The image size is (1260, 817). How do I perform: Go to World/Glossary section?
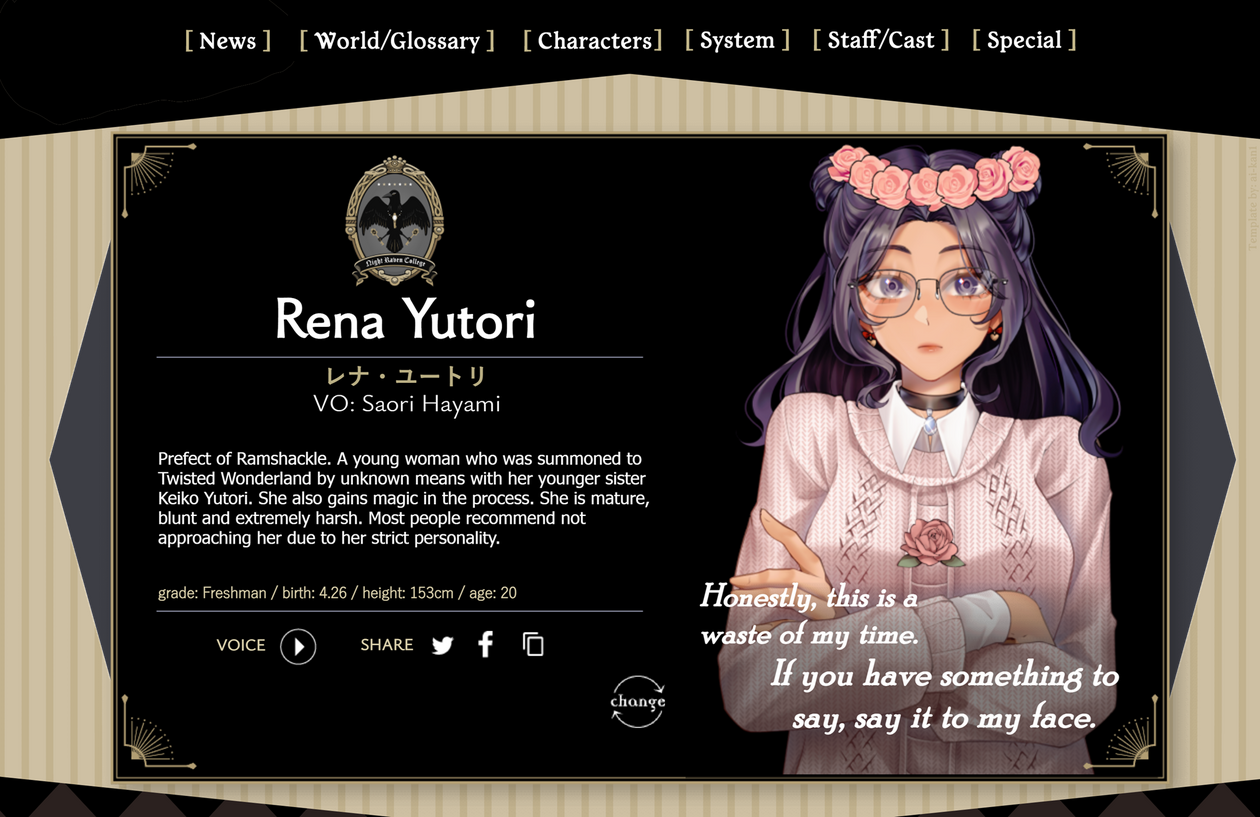click(397, 41)
